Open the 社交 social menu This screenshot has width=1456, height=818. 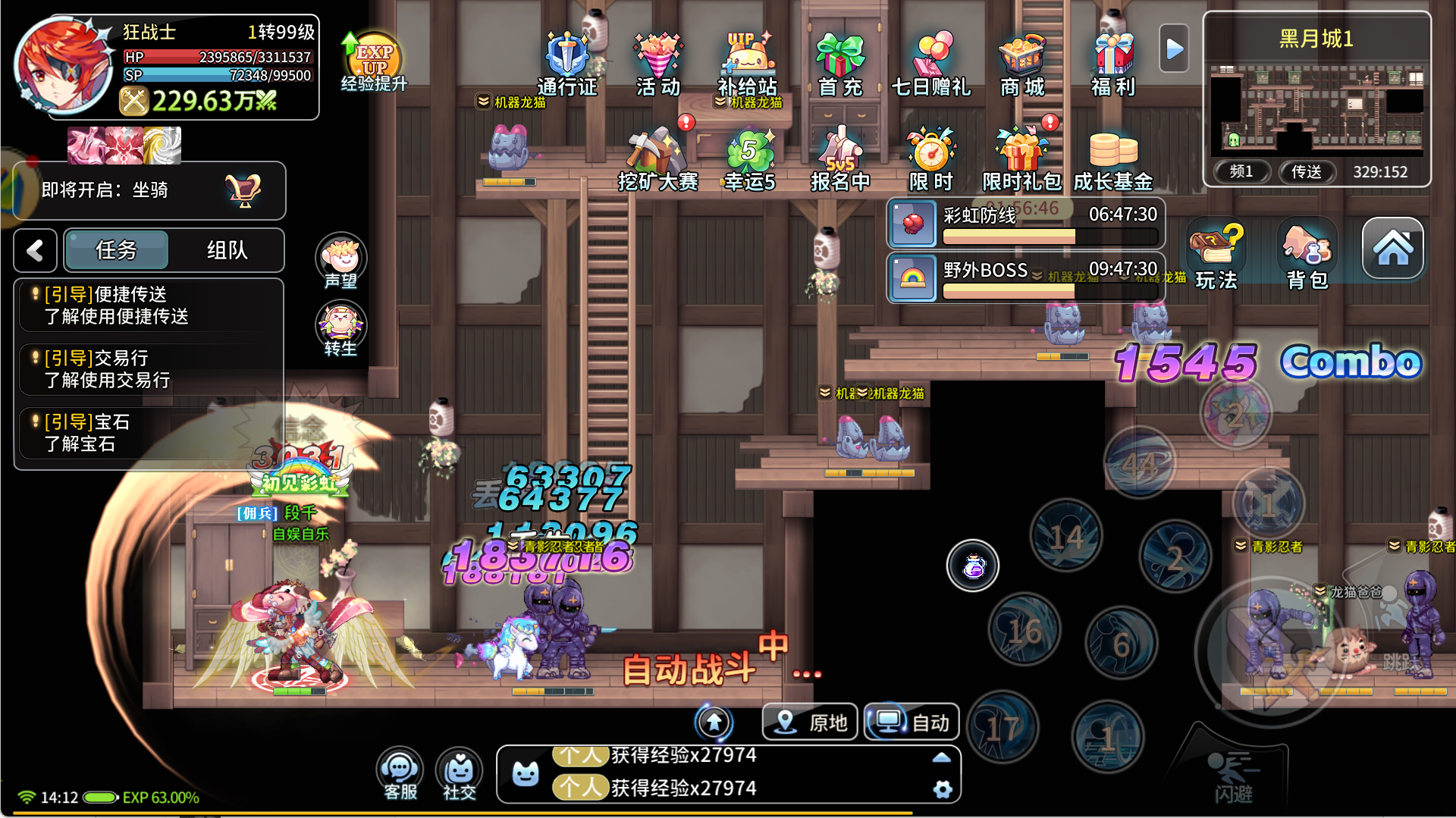pos(459,775)
